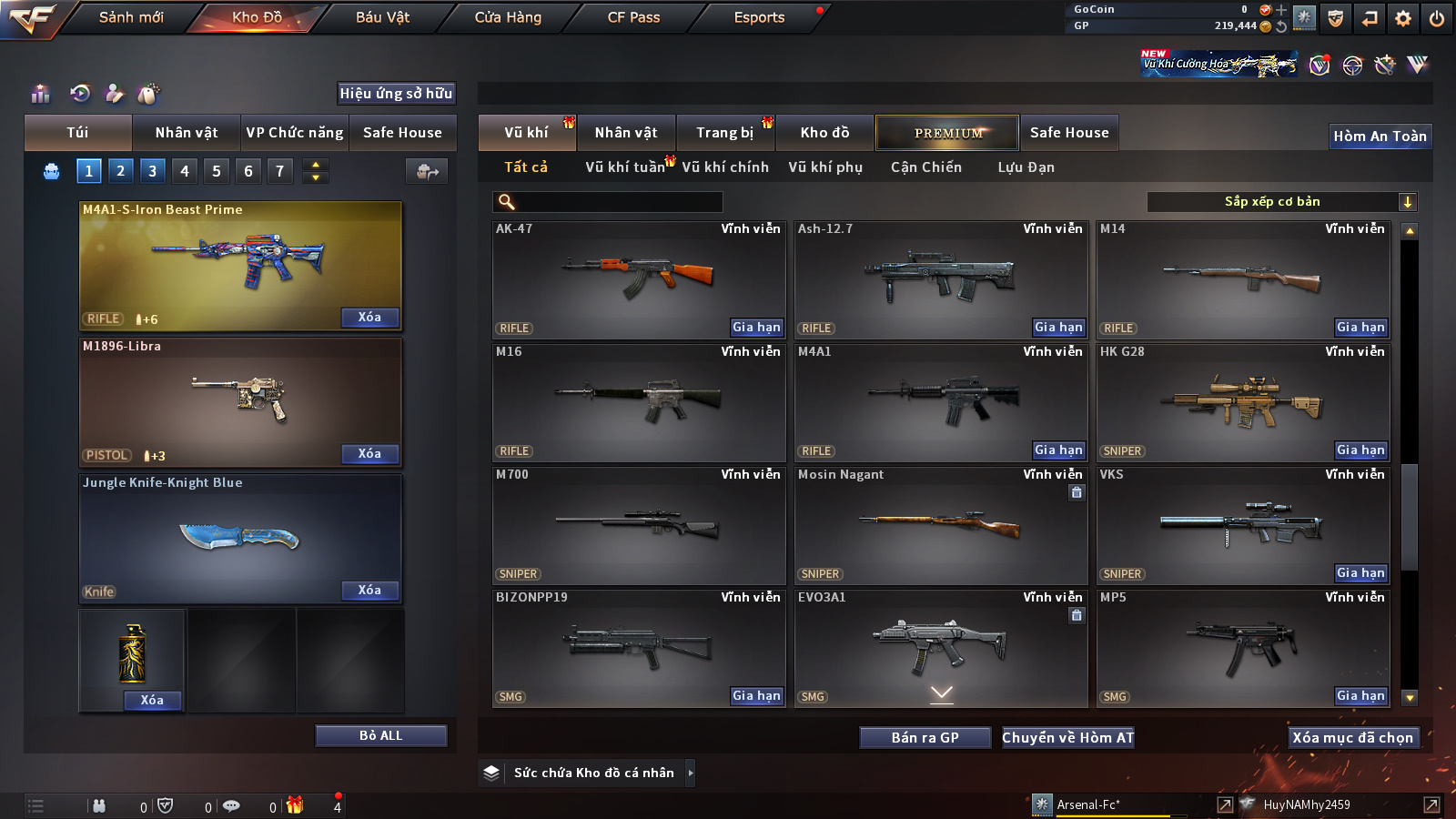The image size is (1456, 819).
Task: Show Cận Chiến melee weapons
Action: [x=925, y=167]
